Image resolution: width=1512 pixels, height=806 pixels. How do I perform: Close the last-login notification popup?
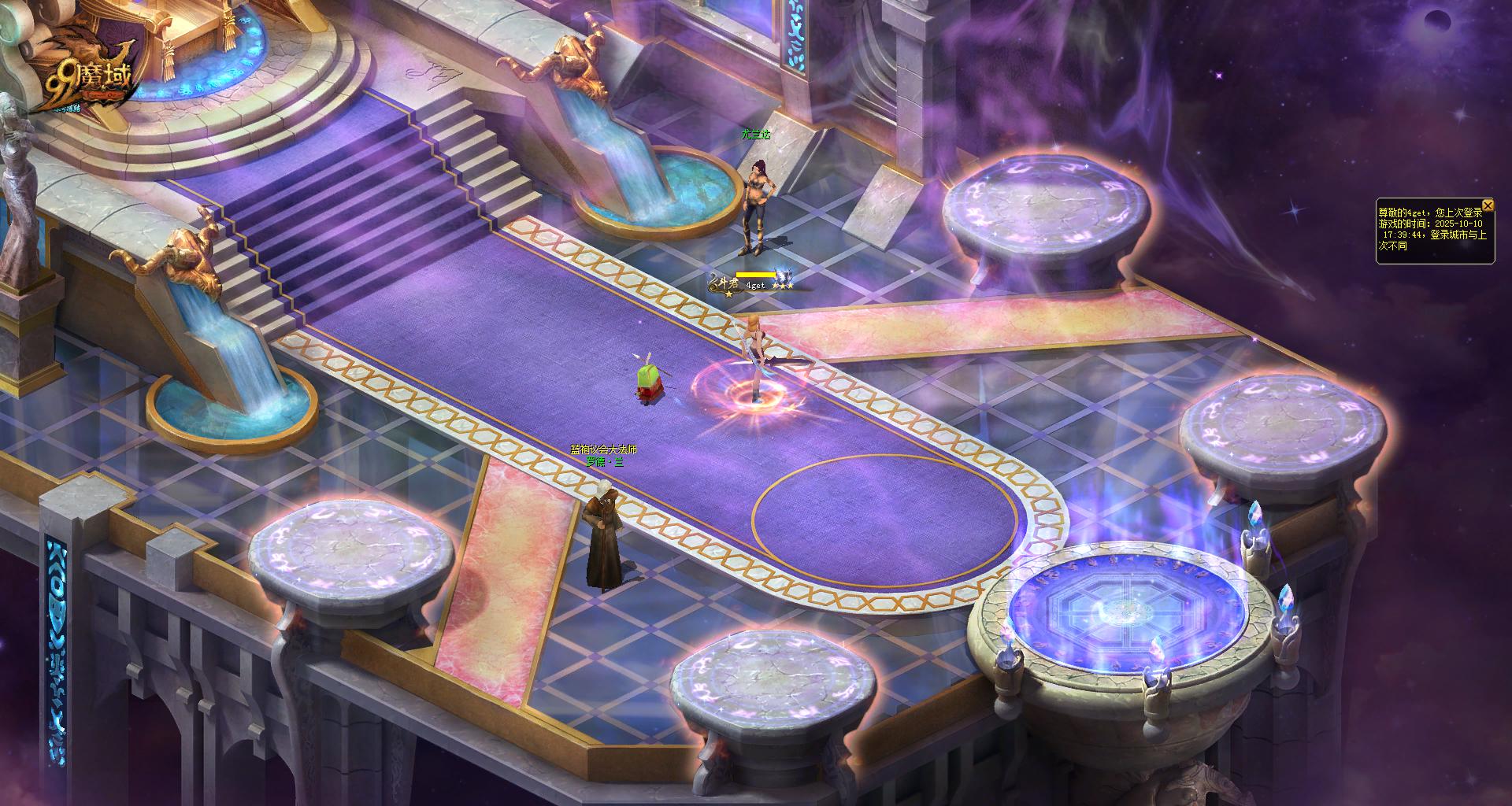[1488, 205]
